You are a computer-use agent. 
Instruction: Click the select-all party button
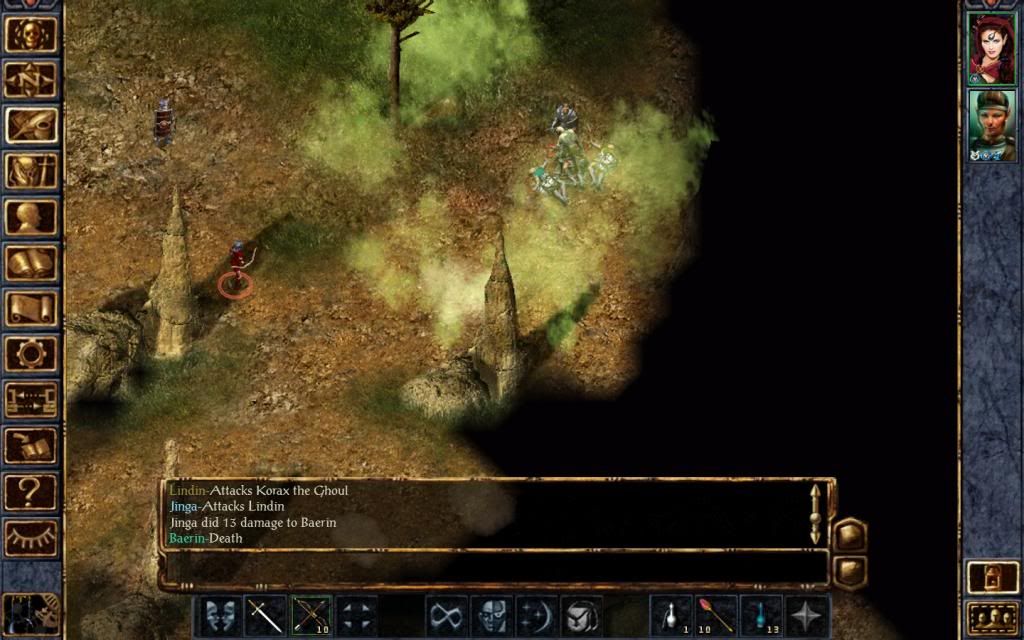pos(991,617)
